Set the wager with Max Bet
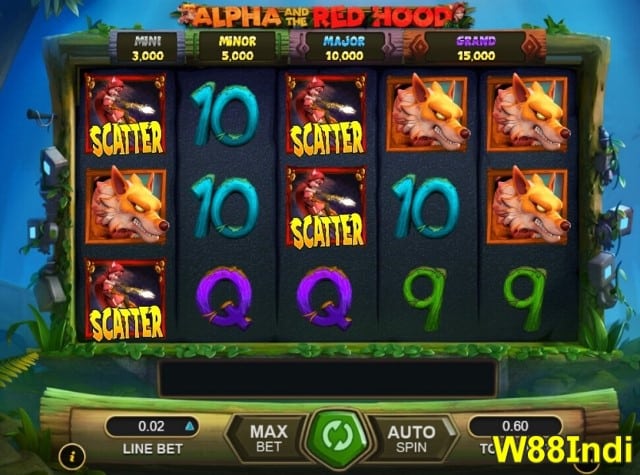The width and height of the screenshot is (640, 475). (268, 438)
